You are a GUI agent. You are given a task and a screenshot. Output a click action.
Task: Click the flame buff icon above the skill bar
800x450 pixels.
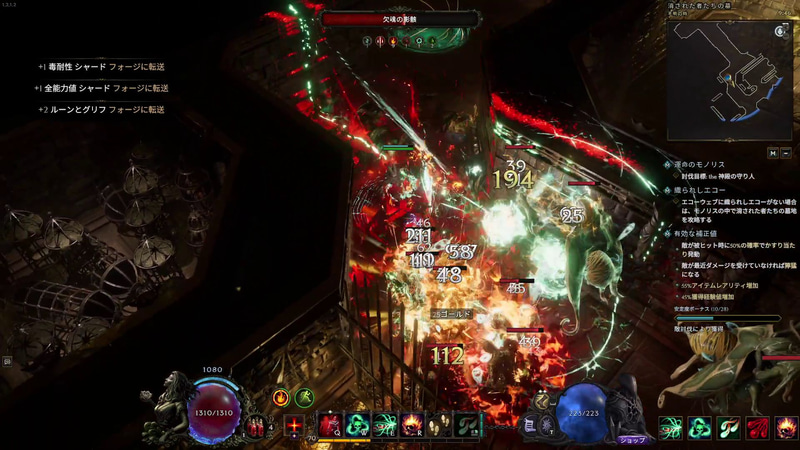click(x=281, y=397)
